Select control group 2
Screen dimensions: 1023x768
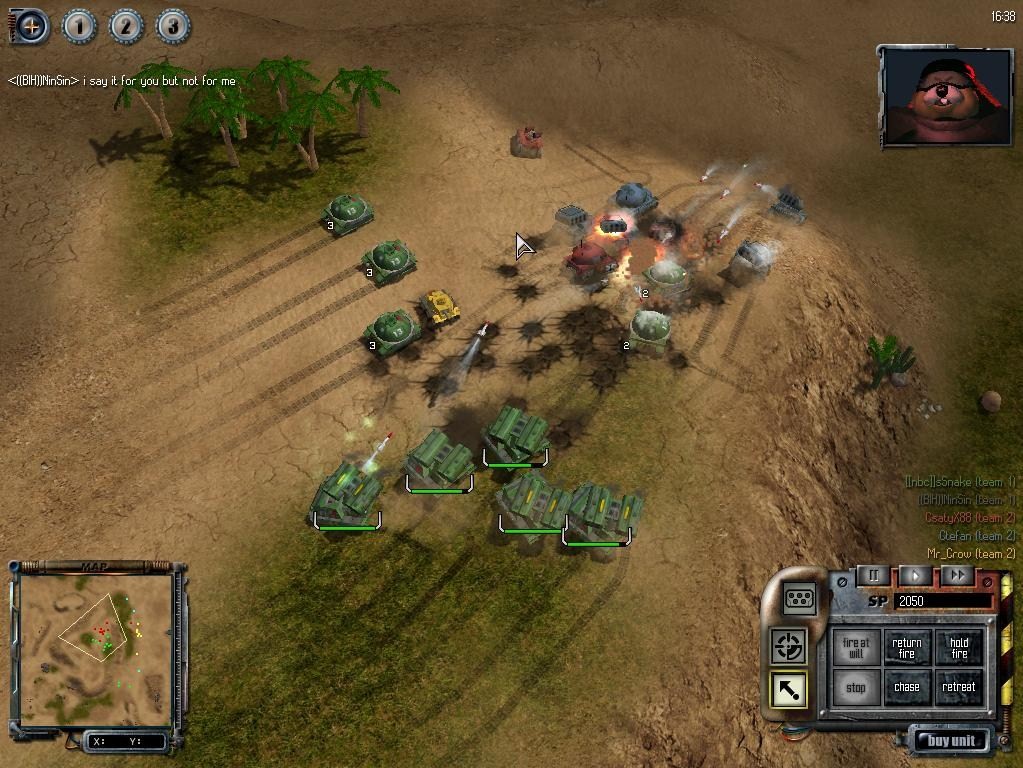[126, 26]
